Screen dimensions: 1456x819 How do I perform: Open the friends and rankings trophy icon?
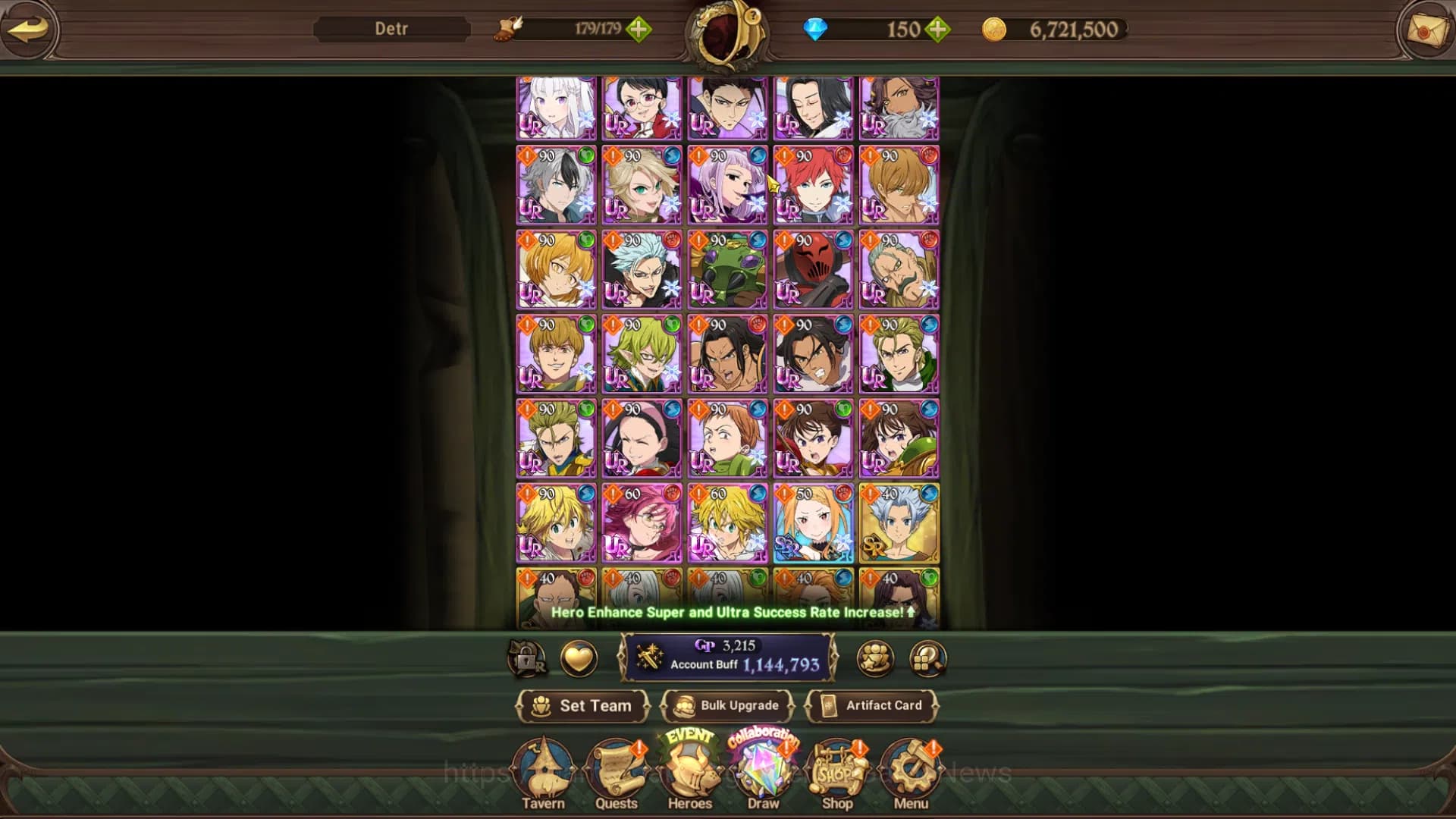[x=876, y=658]
